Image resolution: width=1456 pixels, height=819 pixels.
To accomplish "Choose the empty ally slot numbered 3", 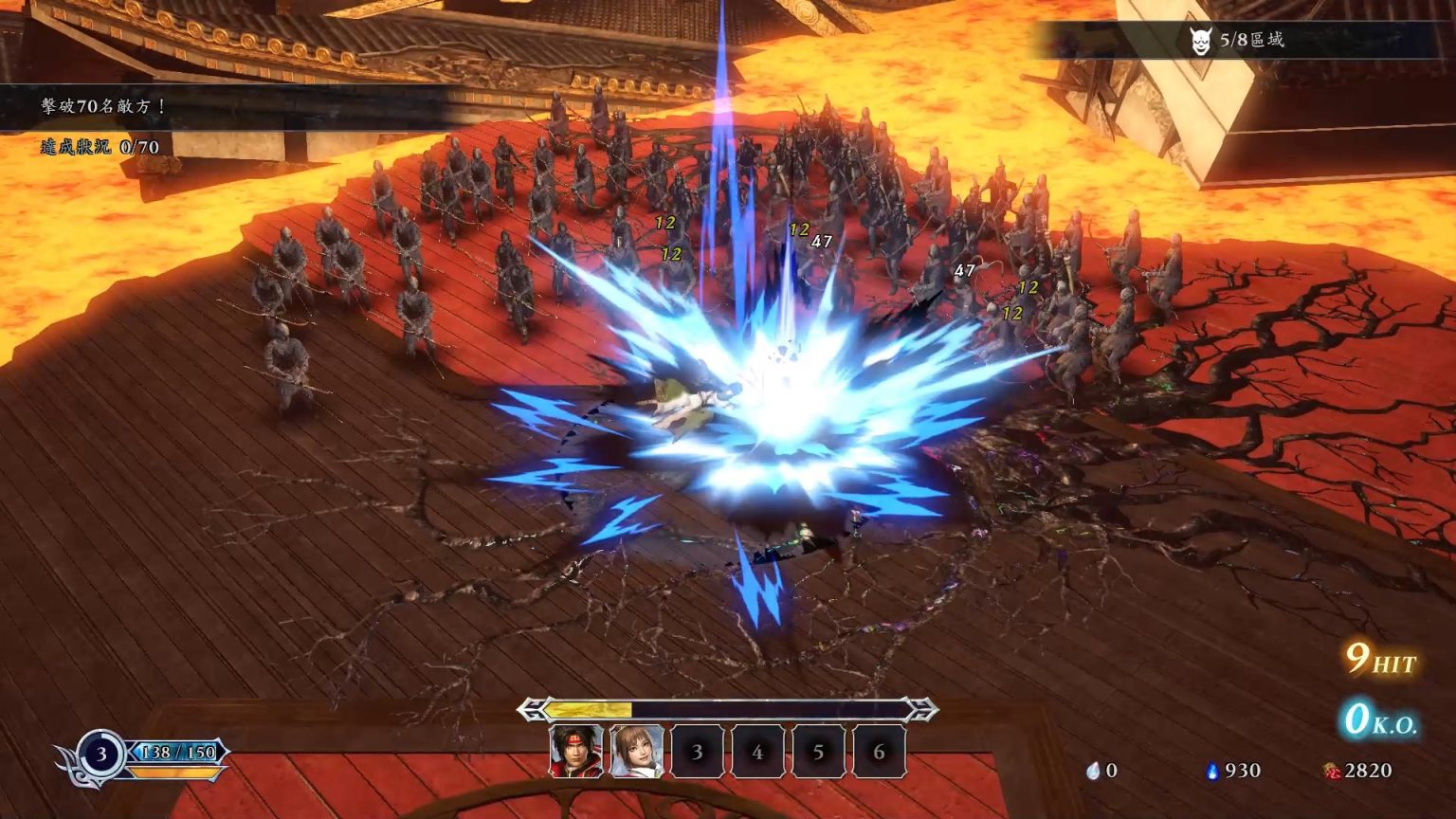I will [697, 752].
